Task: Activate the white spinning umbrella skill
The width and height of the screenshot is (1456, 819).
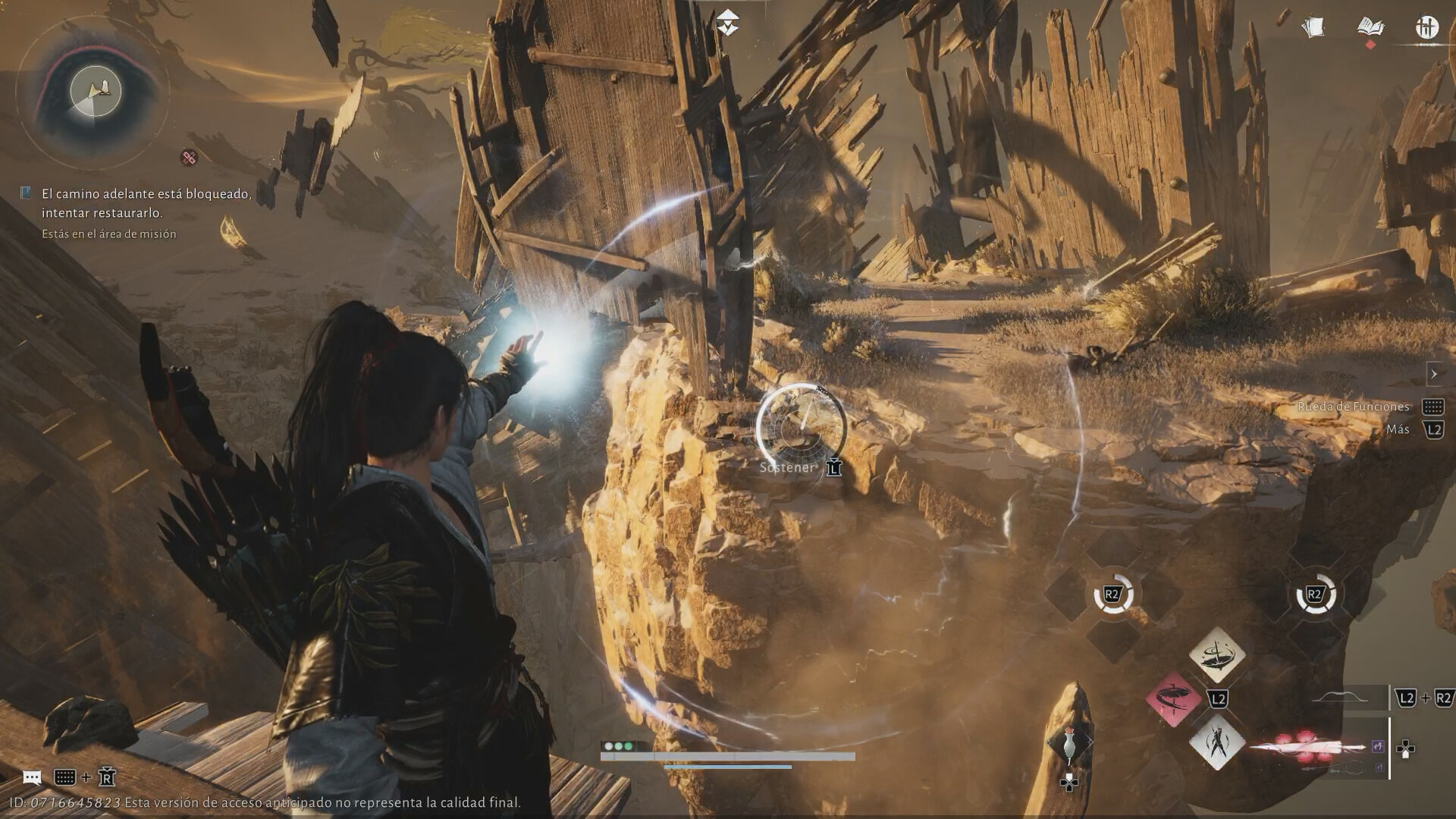Action: [1216, 654]
